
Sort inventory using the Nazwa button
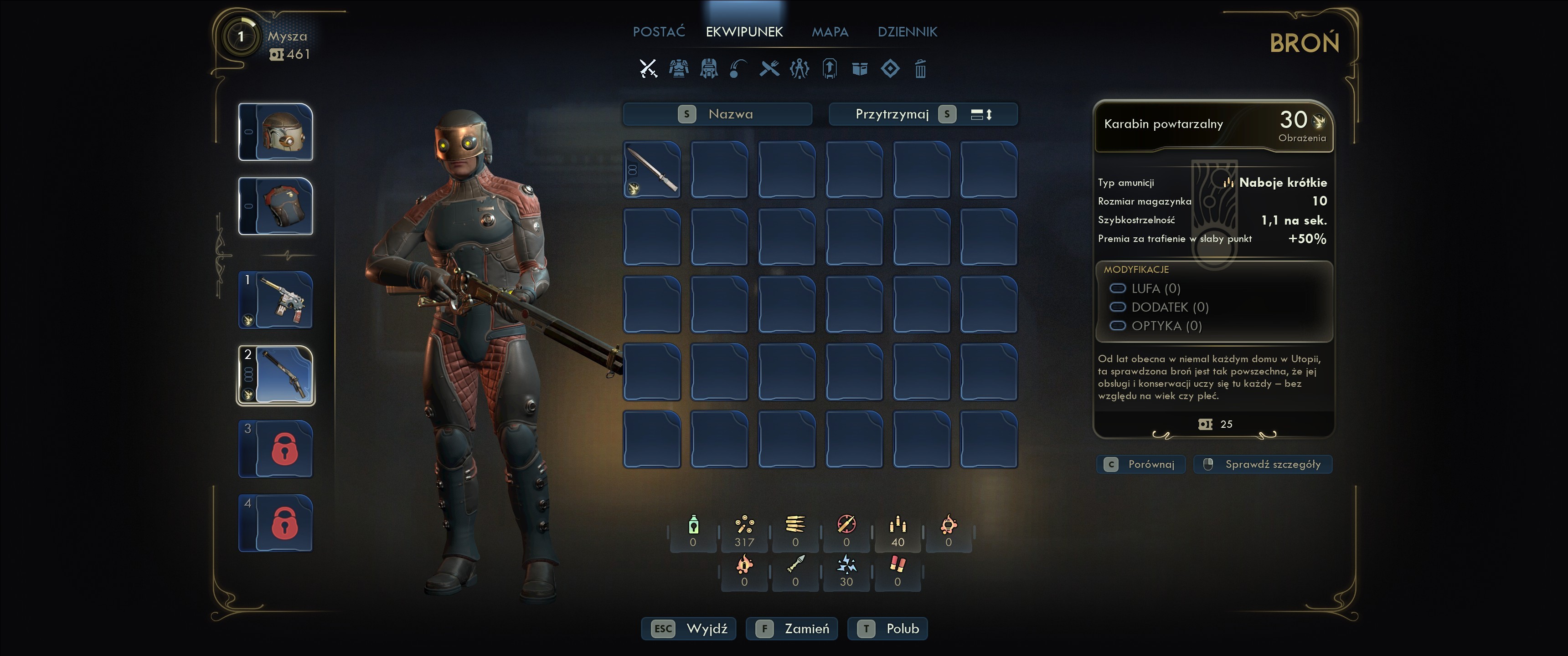click(x=717, y=114)
